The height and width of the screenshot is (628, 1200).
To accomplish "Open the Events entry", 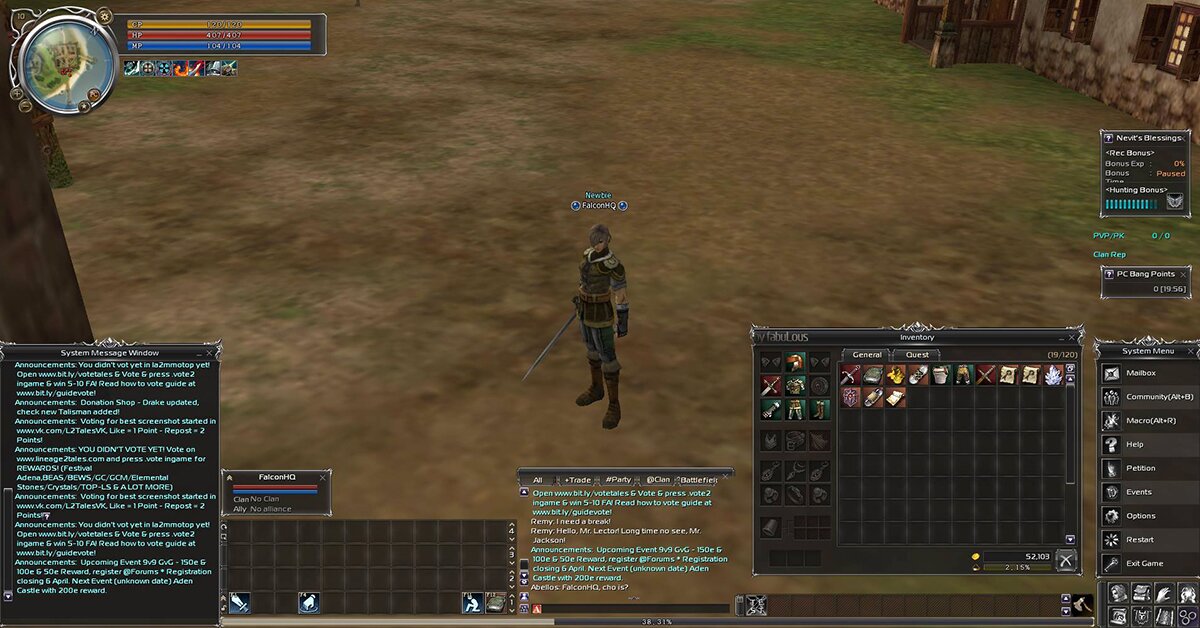I will (1138, 492).
